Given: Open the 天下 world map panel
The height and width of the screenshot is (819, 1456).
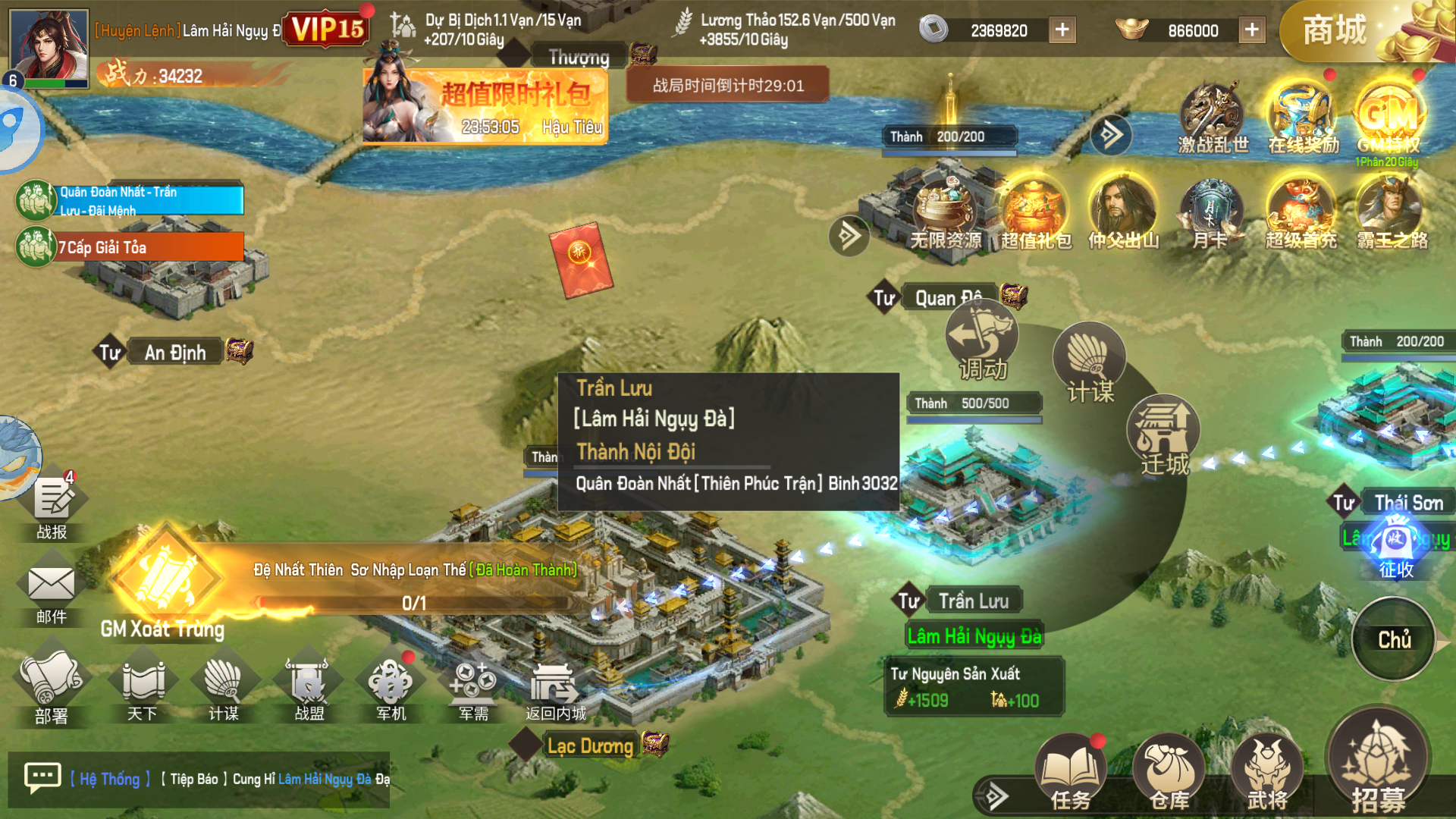Looking at the screenshot, I should (x=141, y=686).
